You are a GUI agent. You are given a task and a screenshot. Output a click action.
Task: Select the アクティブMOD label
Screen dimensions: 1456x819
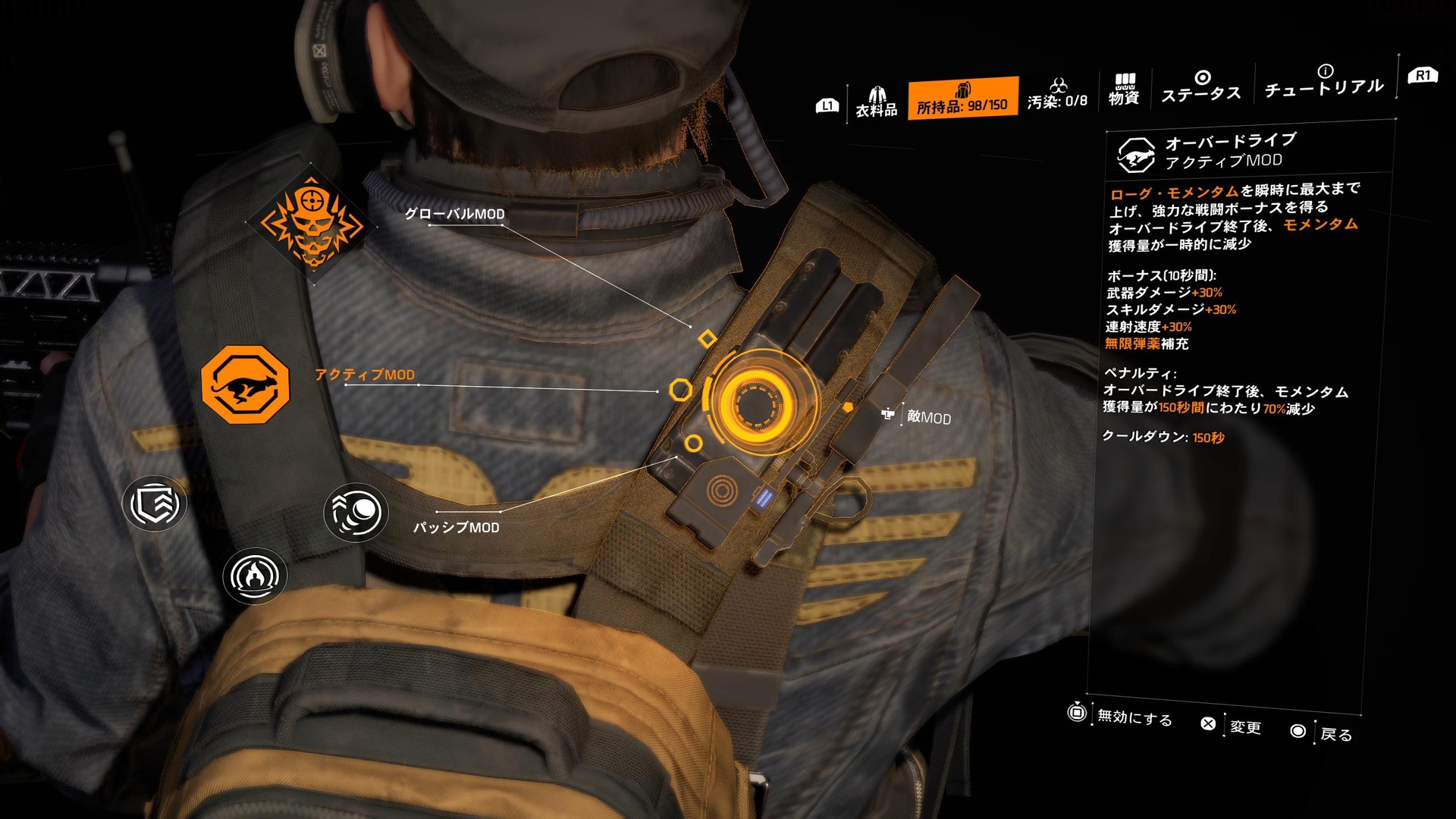click(365, 375)
